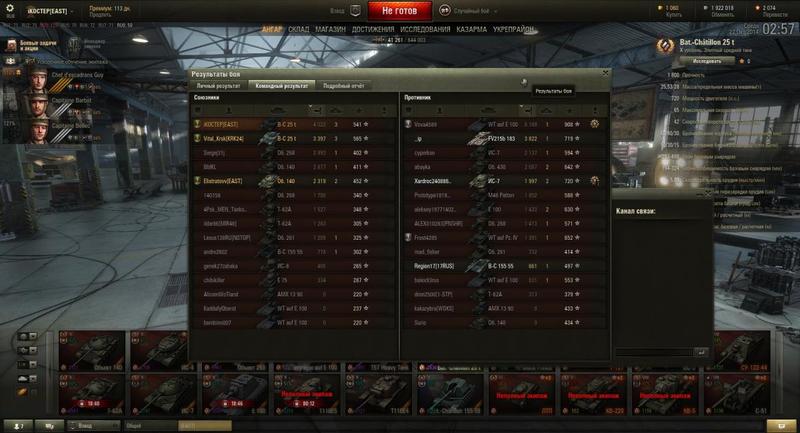Screen dimensions: 800x433
Task: Open the "Казарма" barracks section
Action: tap(472, 30)
